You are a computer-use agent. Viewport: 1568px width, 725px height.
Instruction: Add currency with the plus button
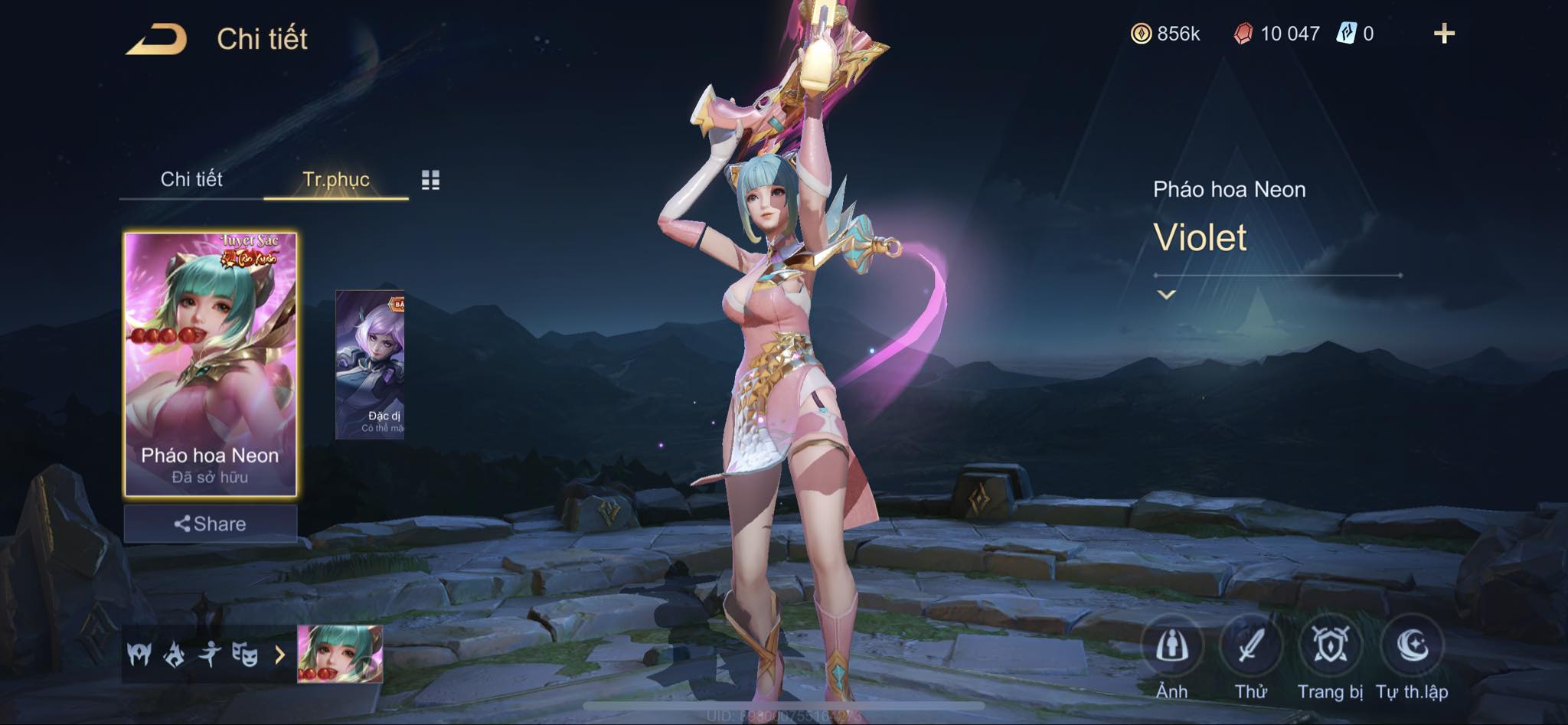(x=1444, y=34)
